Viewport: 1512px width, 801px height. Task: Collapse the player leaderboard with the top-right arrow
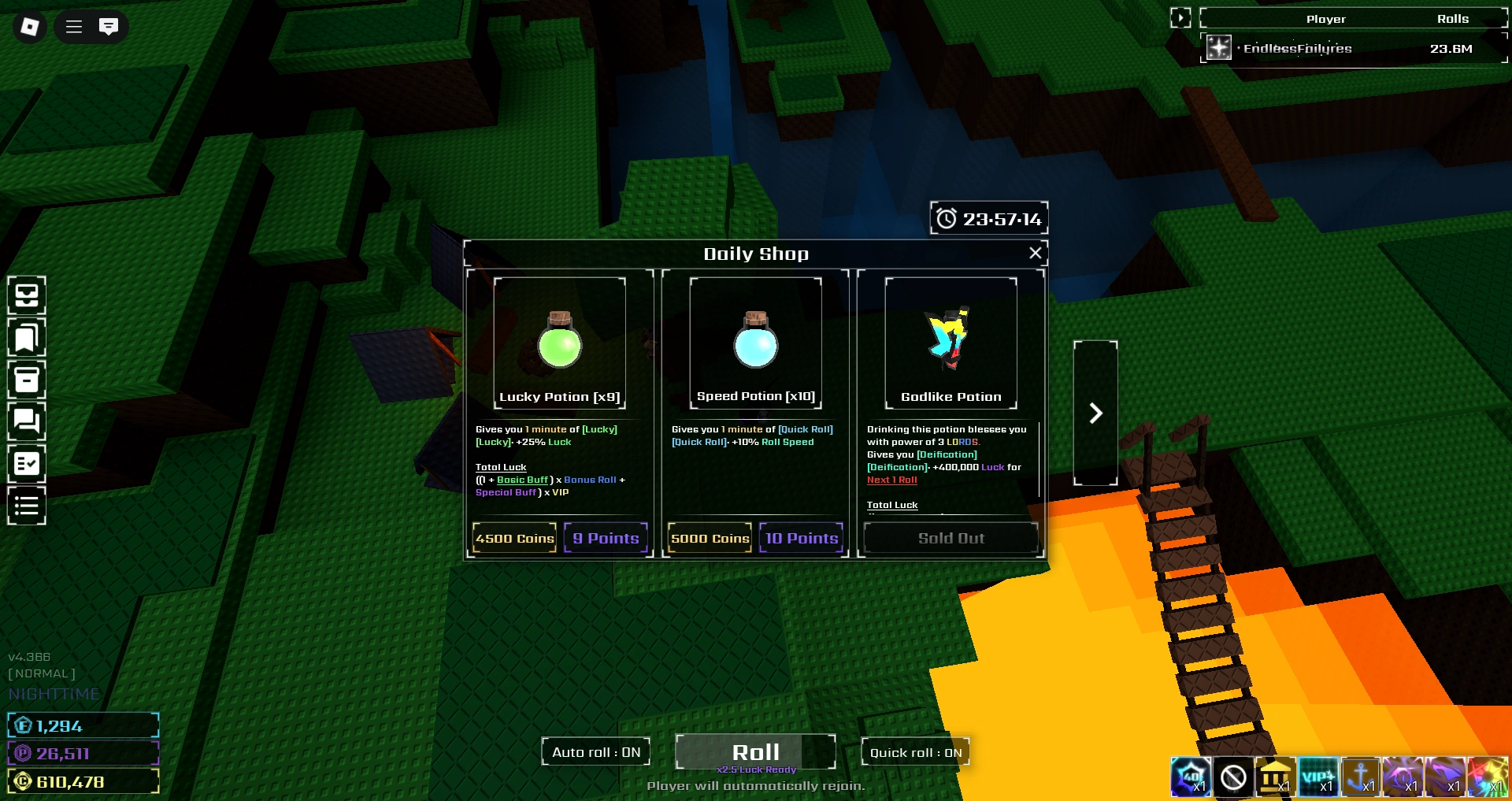tap(1180, 17)
